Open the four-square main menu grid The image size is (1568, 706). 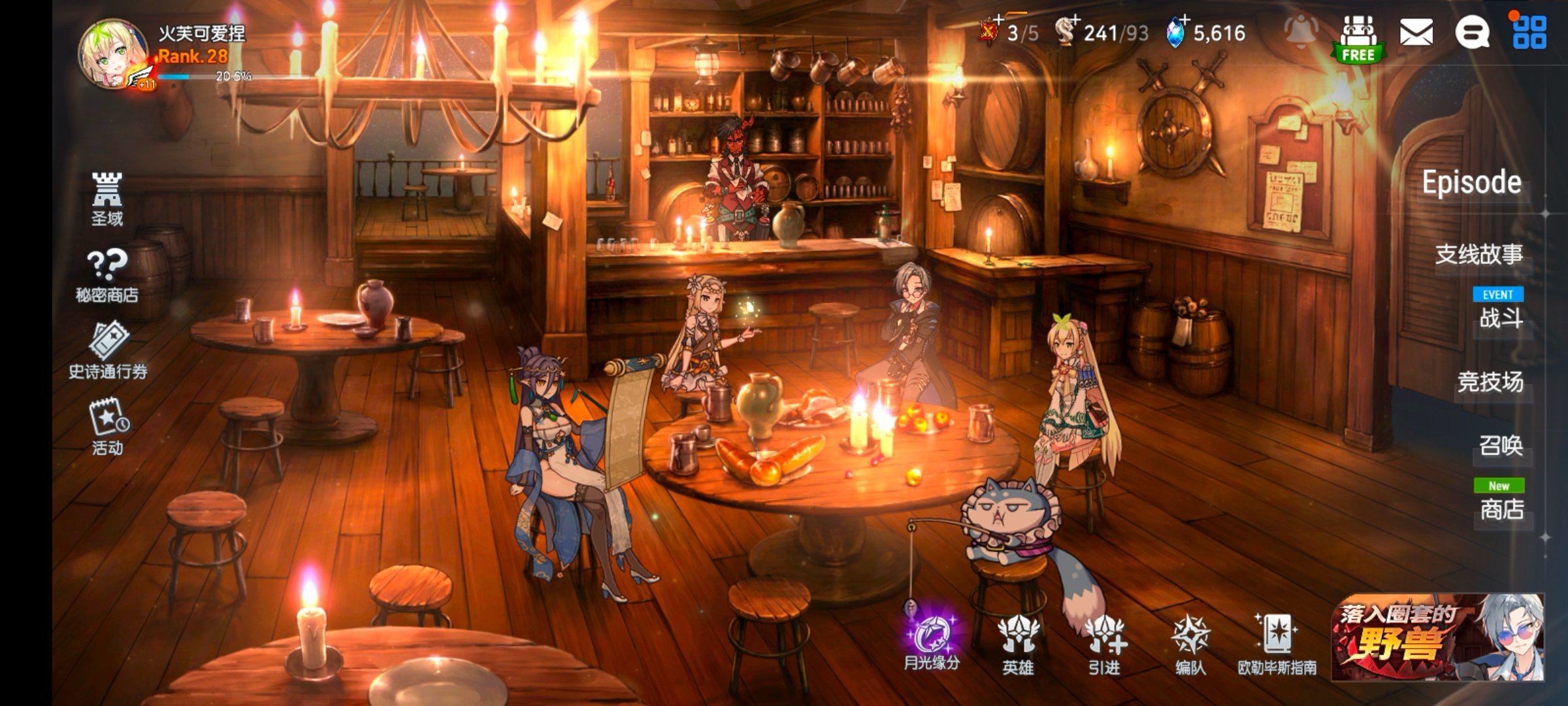(x=1529, y=33)
